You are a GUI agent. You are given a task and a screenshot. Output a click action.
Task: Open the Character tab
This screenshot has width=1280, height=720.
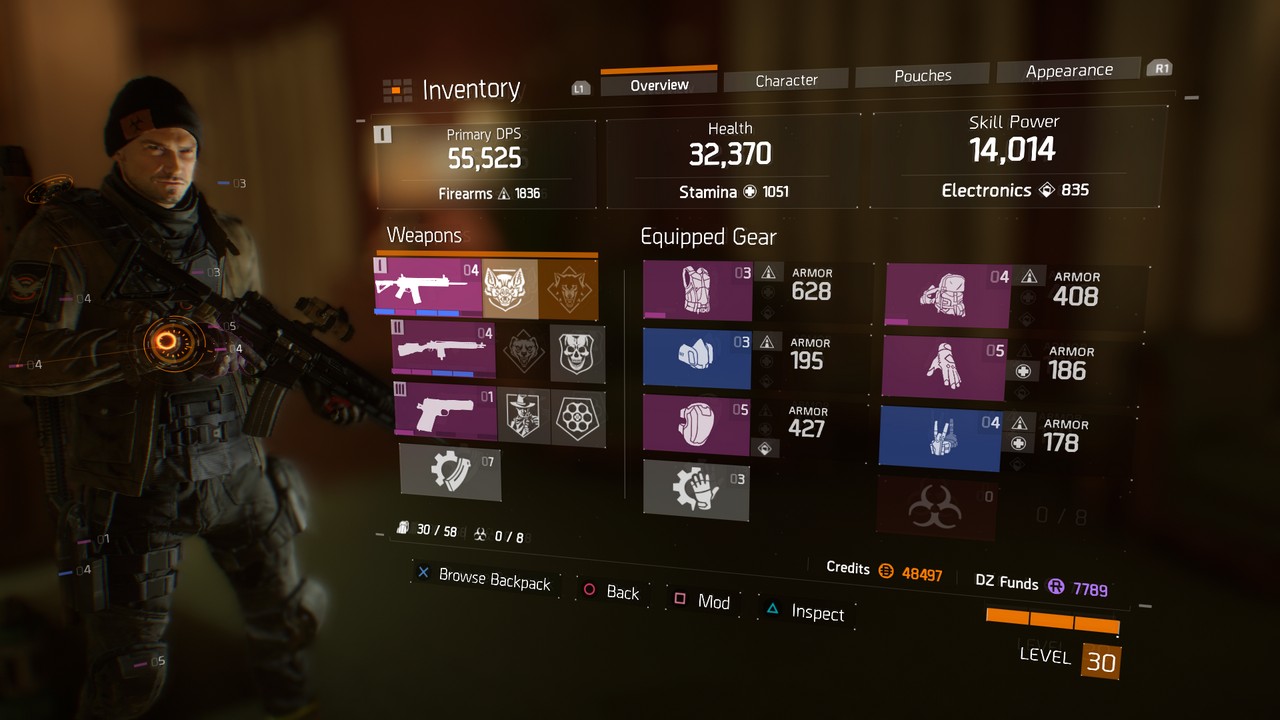tap(786, 80)
